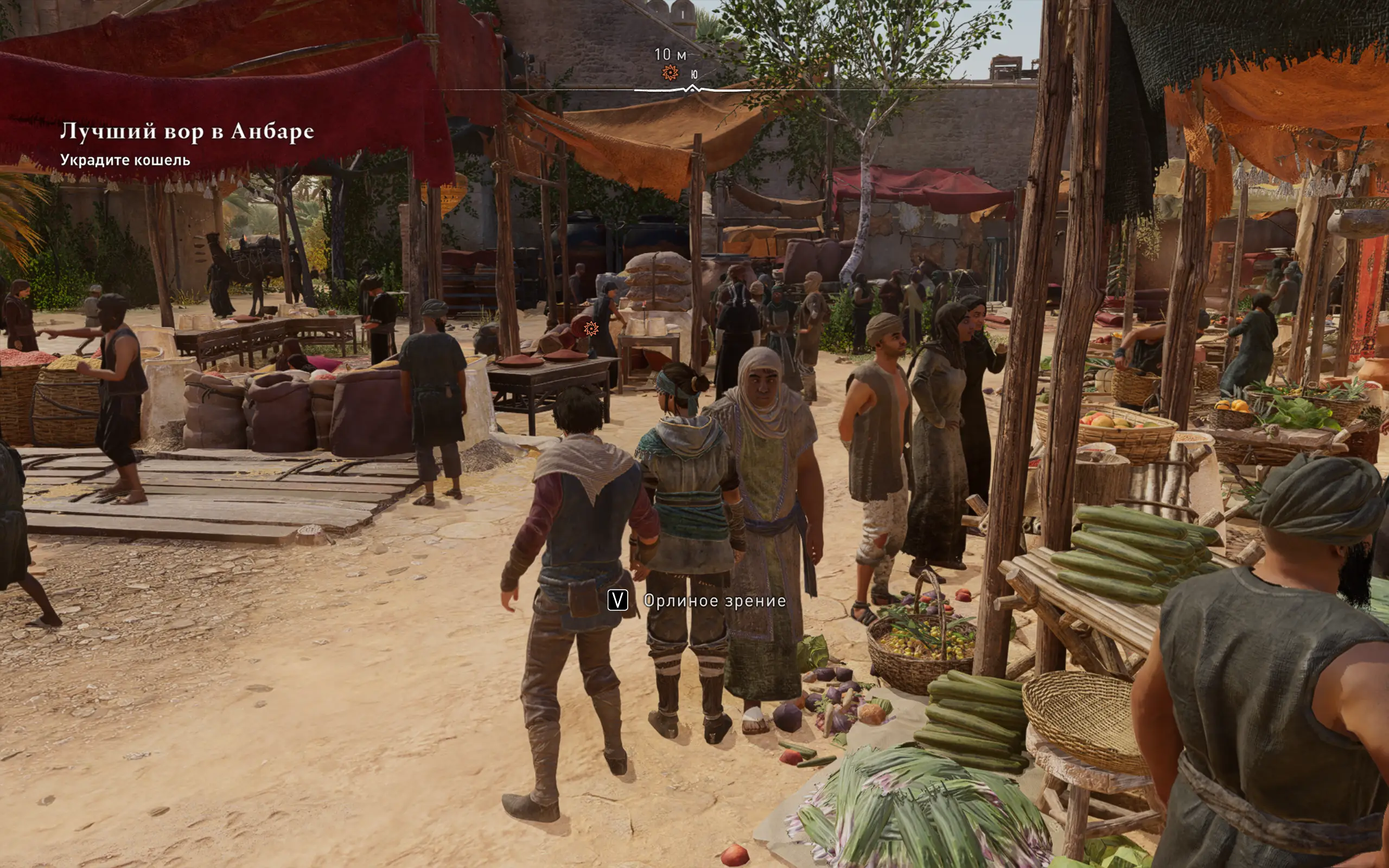Viewport: 1389px width, 868px height.
Task: Select the orange objective marker over the market
Action: [x=591, y=328]
